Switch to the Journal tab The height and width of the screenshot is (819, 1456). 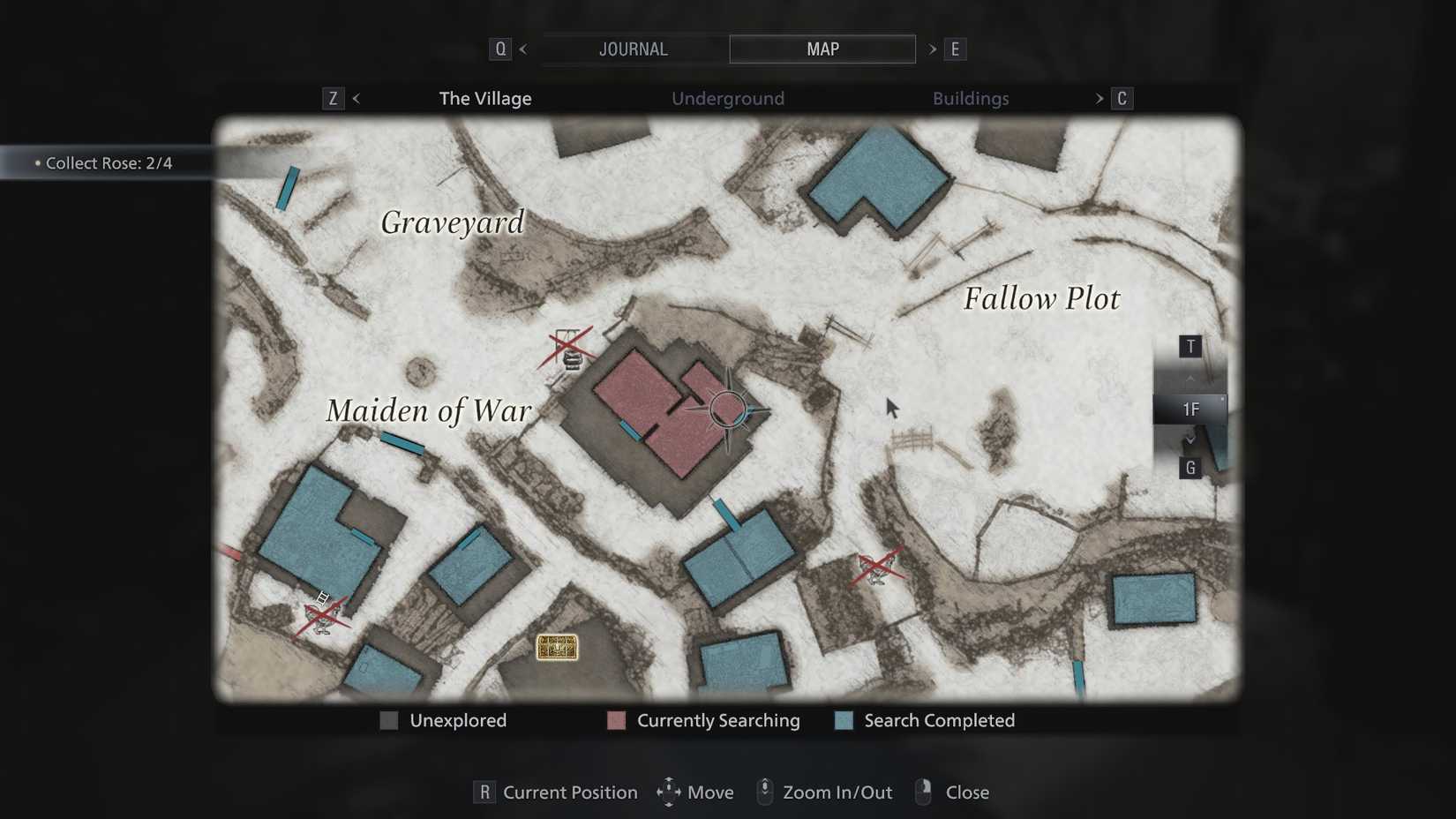click(x=632, y=49)
